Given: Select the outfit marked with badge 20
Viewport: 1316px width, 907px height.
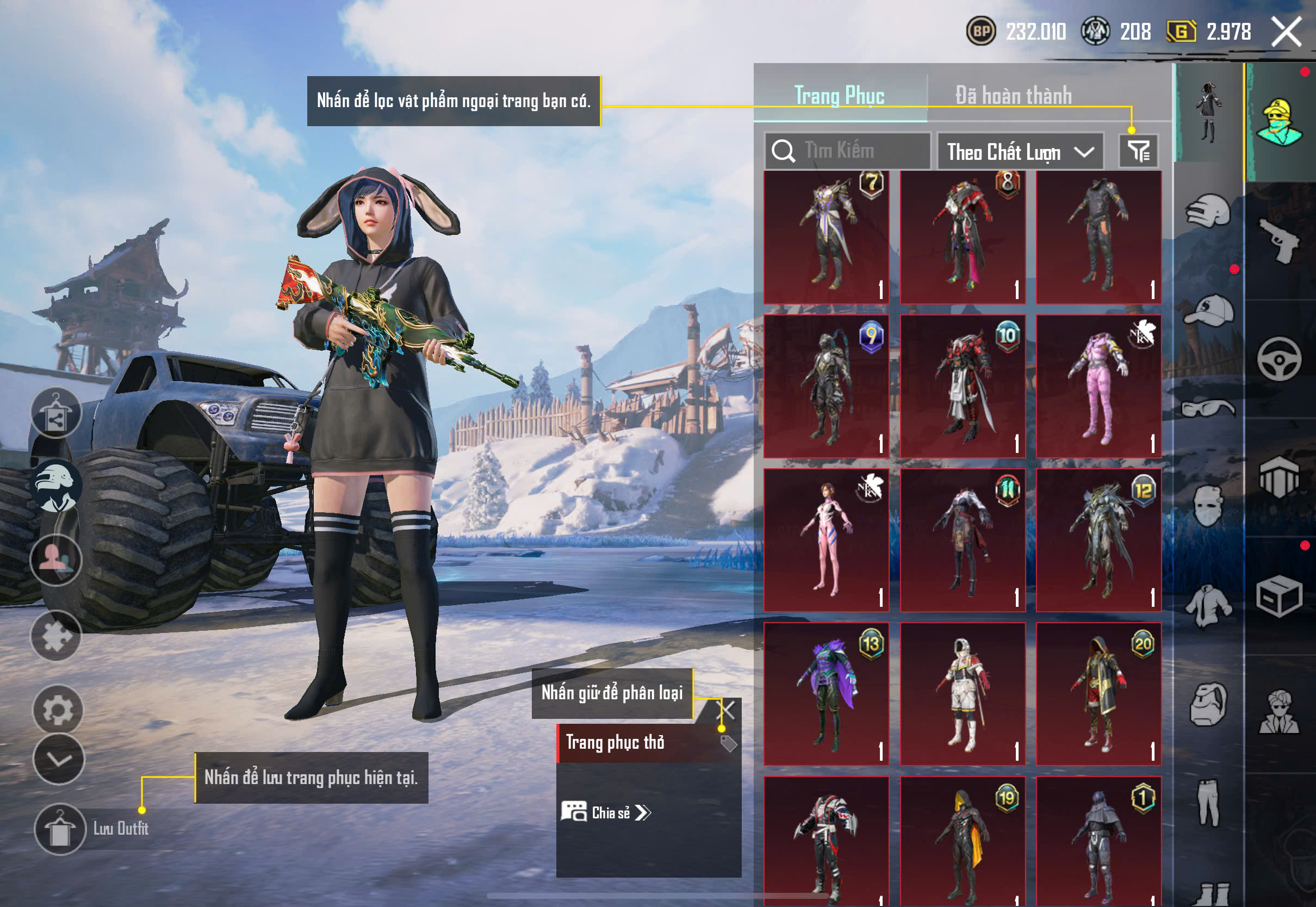Looking at the screenshot, I should click(x=1098, y=694).
